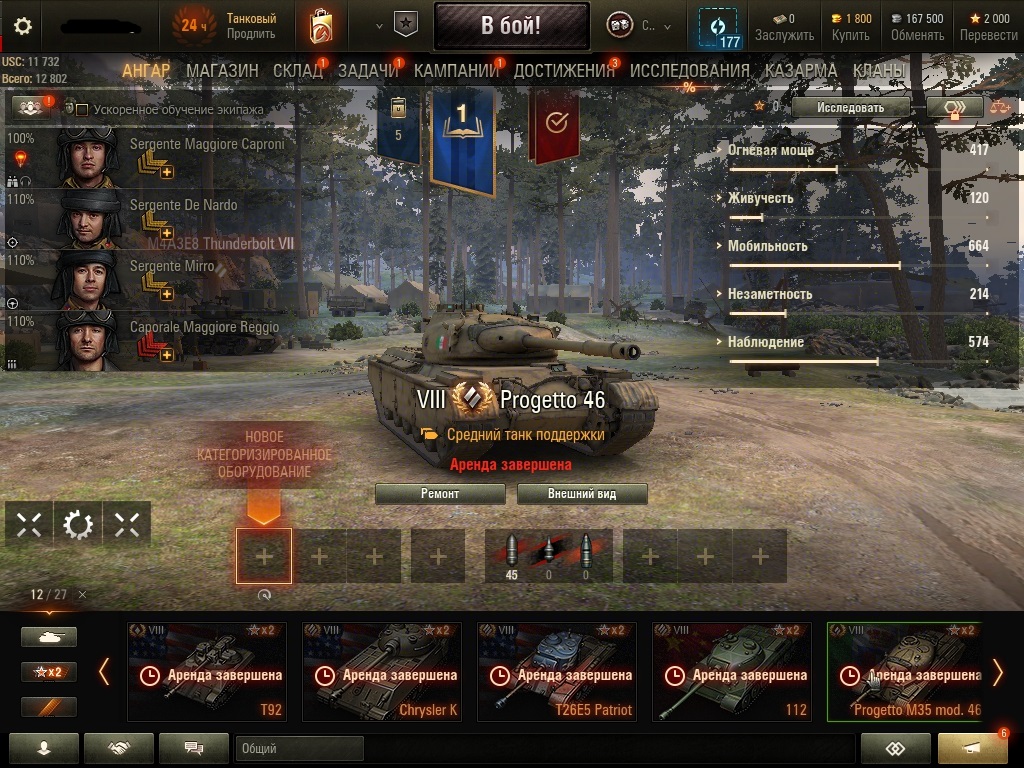This screenshot has width=1024, height=768.
Task: Click the Исследовать button
Action: pyautogui.click(x=850, y=107)
